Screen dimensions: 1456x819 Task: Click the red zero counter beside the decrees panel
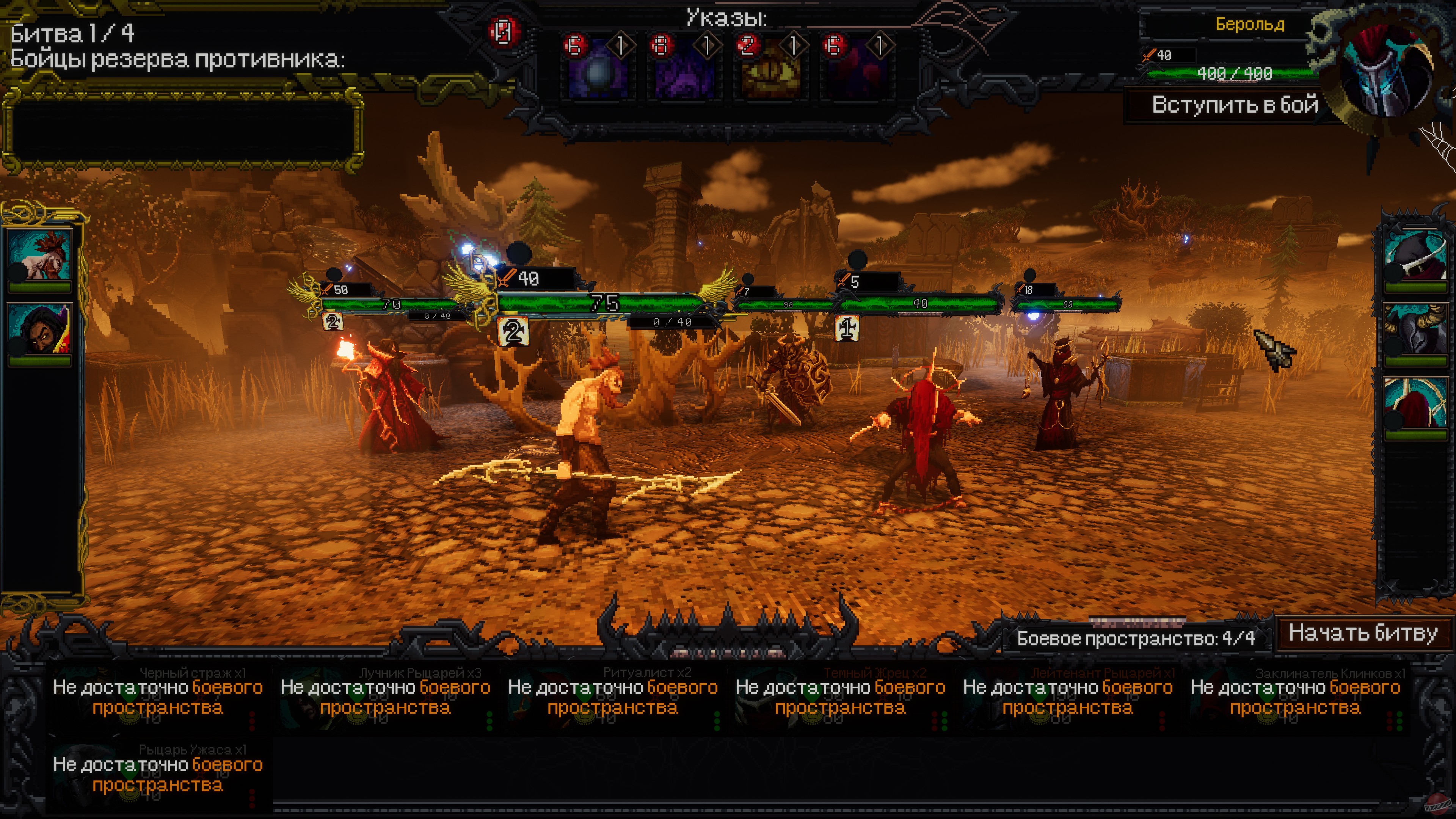[x=502, y=31]
